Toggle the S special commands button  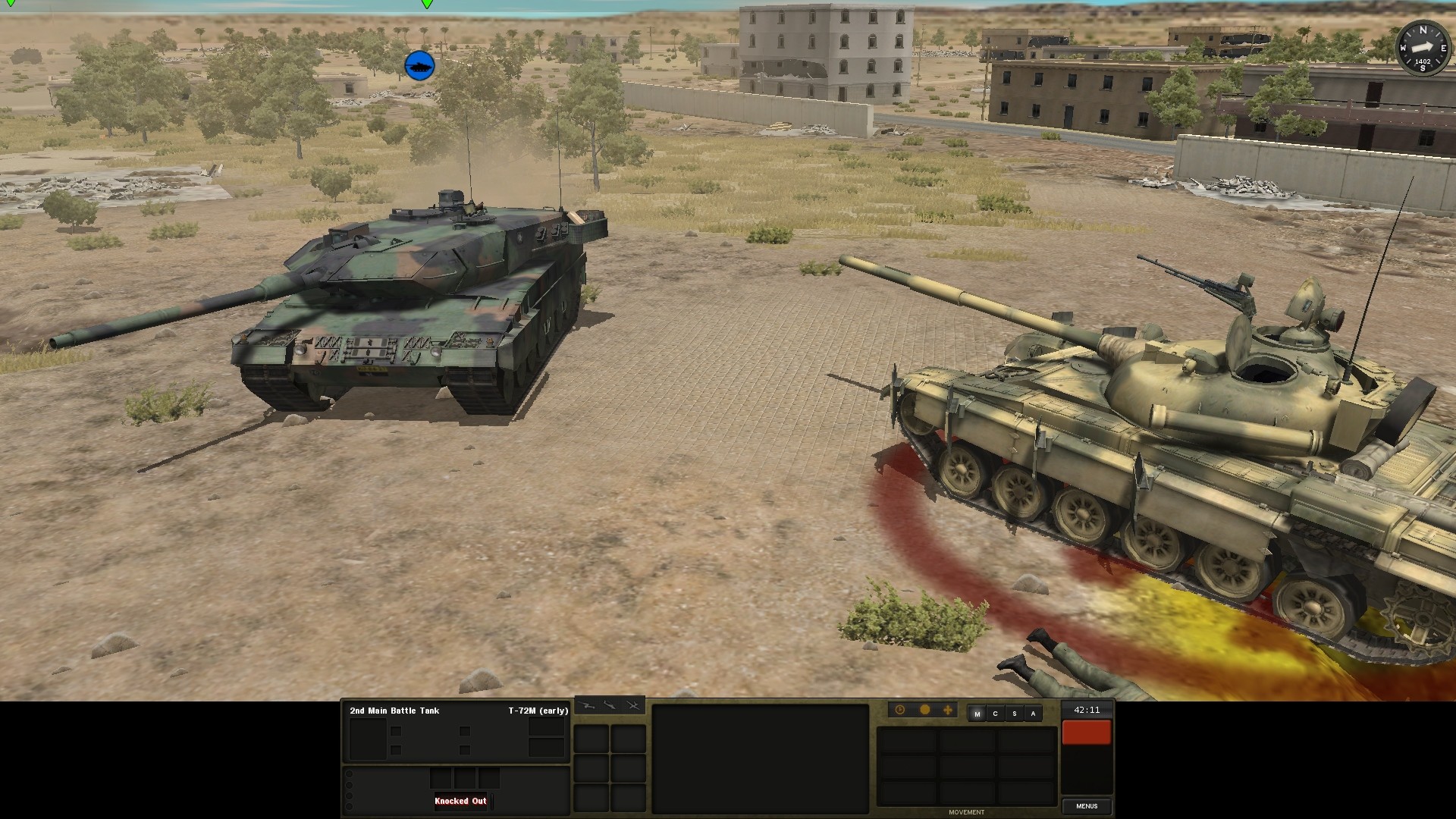1015,714
